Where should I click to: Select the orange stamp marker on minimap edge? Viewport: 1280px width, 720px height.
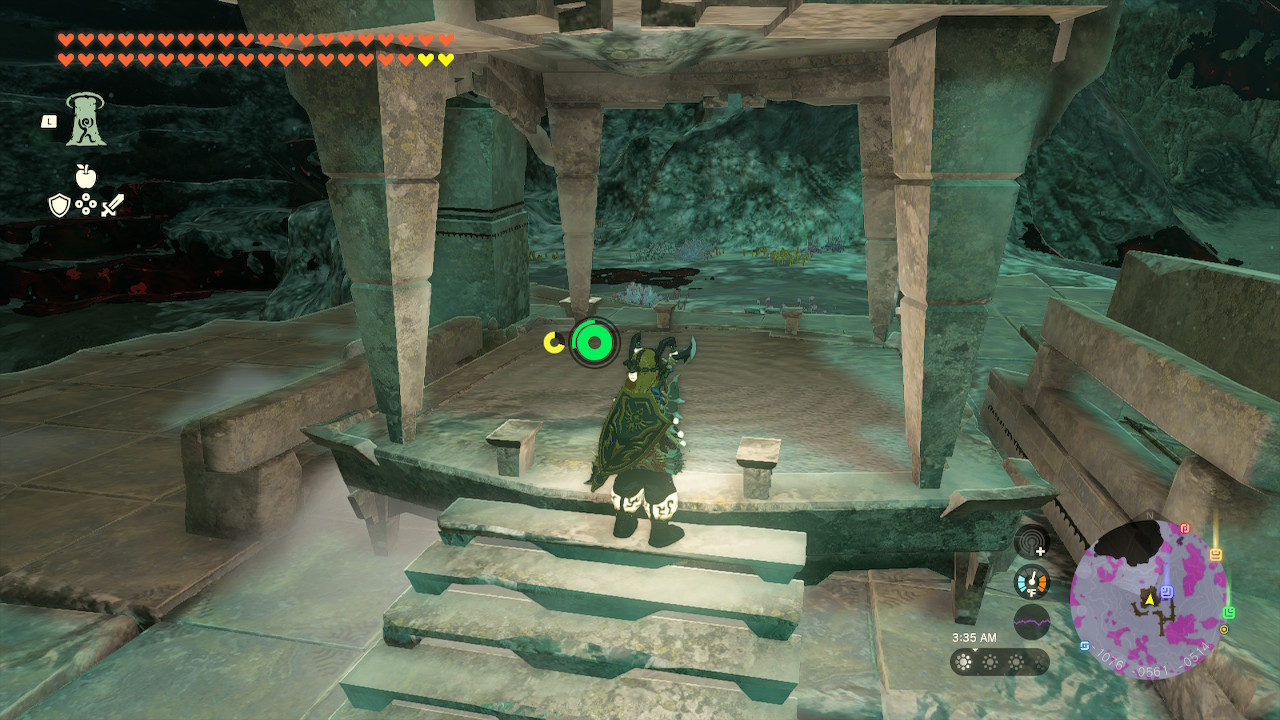tap(1216, 554)
